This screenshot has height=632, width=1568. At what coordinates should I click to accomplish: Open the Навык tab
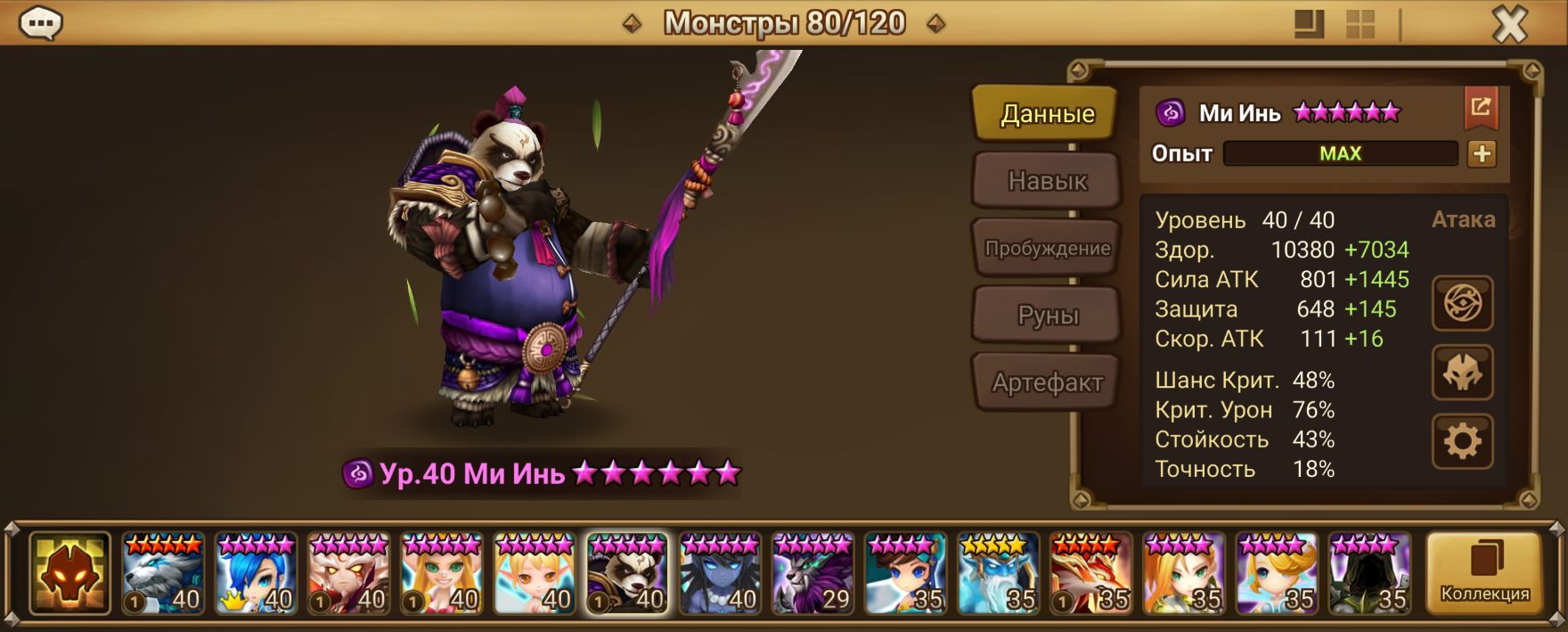(x=1047, y=181)
